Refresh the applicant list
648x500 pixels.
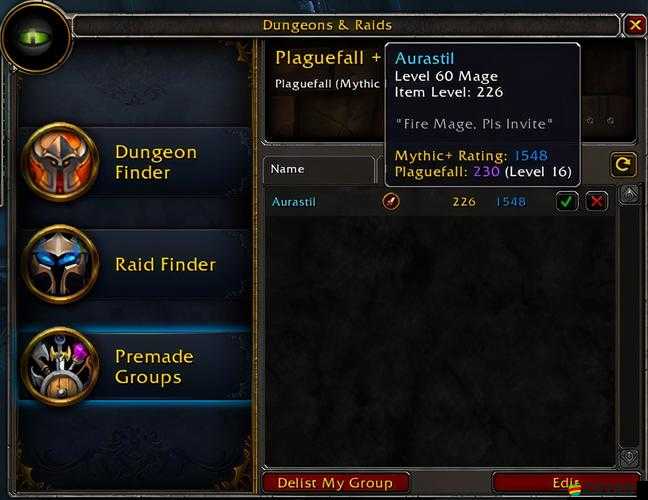click(623, 165)
